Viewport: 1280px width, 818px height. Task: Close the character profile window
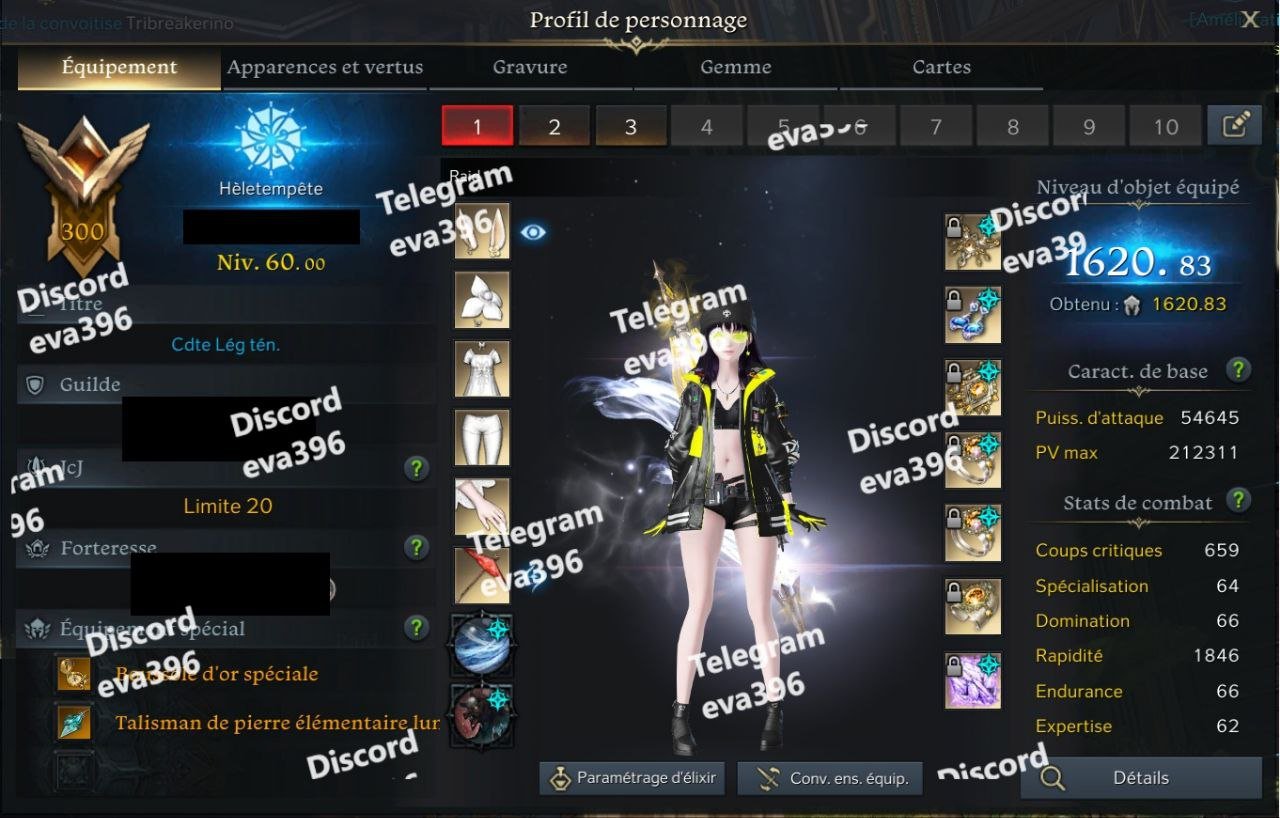tap(1250, 20)
